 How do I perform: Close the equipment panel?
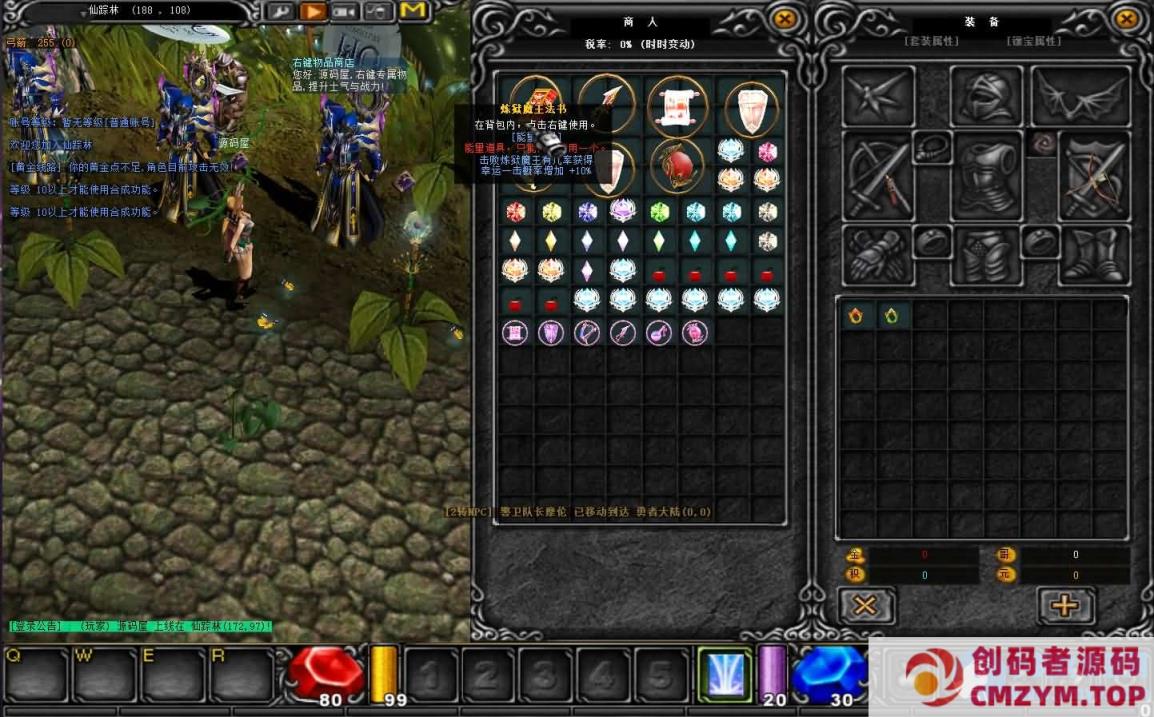pyautogui.click(x=1127, y=18)
